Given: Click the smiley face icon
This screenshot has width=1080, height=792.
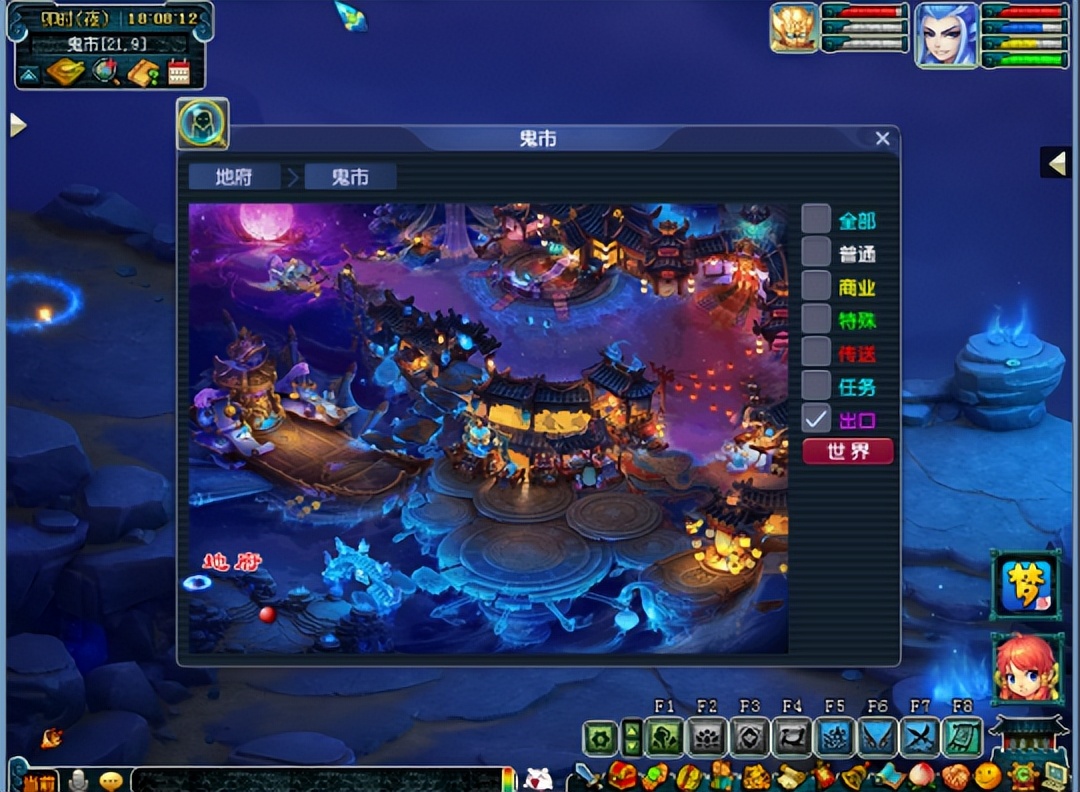Looking at the screenshot, I should pos(988,775).
